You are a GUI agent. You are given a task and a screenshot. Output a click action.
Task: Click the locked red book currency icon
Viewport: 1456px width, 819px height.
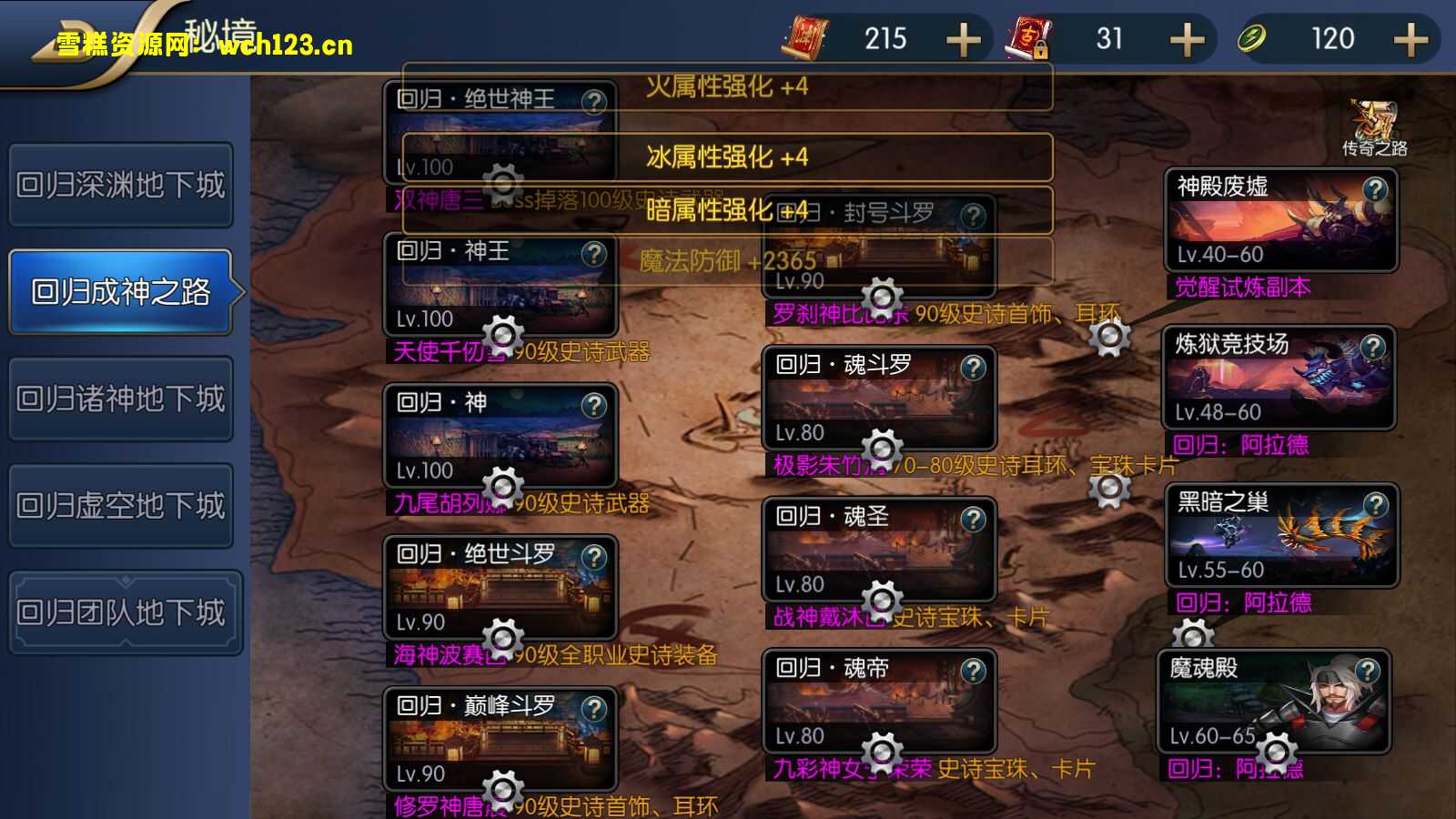coord(1031,38)
